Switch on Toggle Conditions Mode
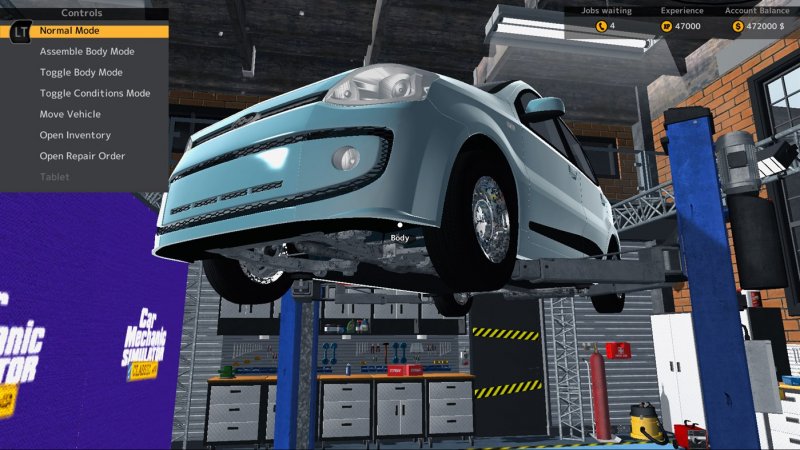 pos(95,93)
